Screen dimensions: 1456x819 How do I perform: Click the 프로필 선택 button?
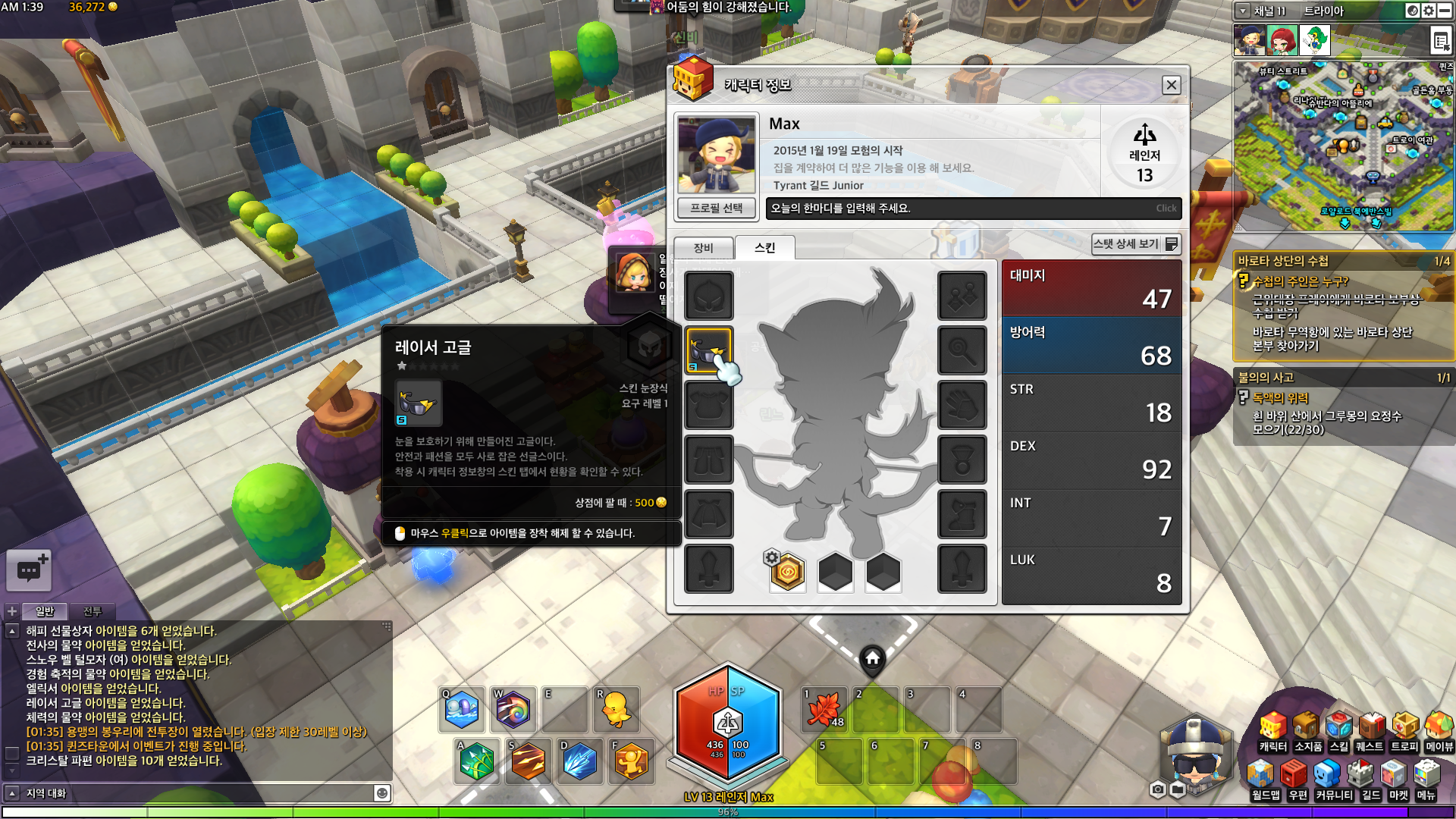716,208
